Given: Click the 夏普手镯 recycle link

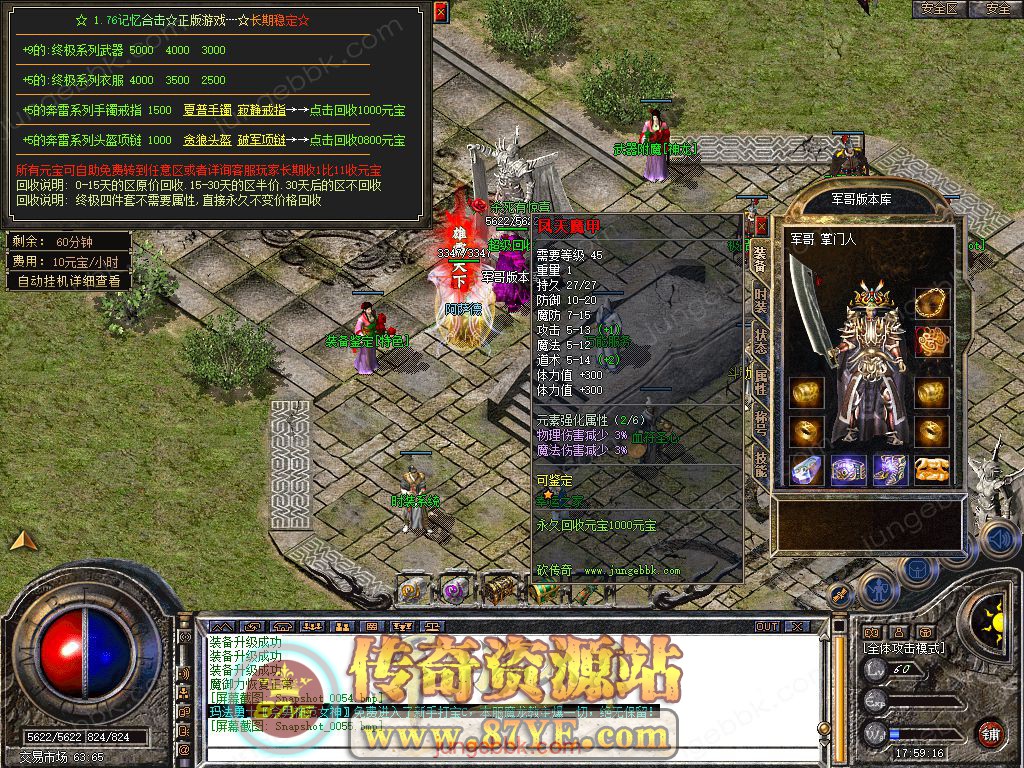Looking at the screenshot, I should click(207, 110).
